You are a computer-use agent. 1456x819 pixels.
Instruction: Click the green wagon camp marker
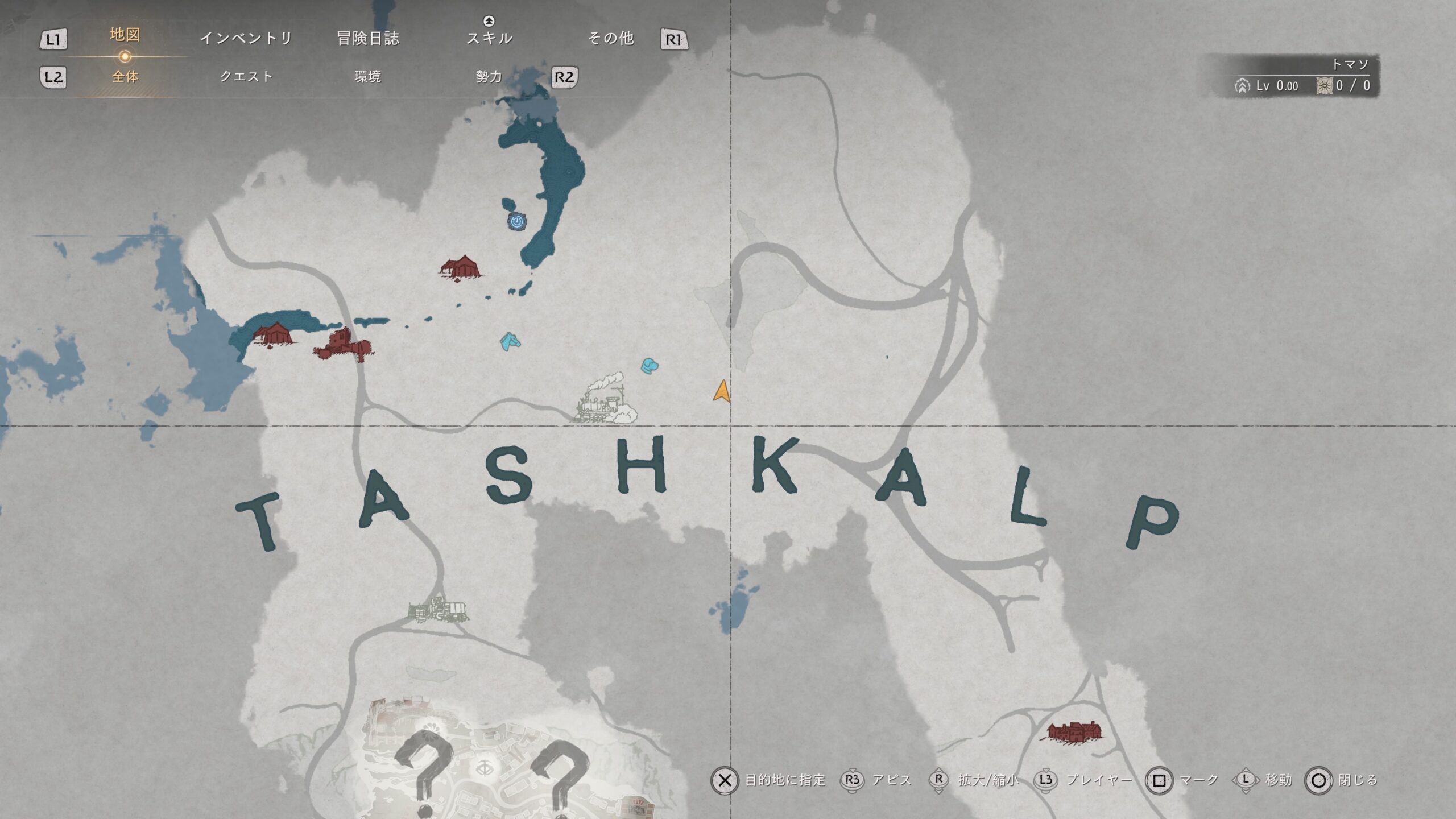[439, 610]
